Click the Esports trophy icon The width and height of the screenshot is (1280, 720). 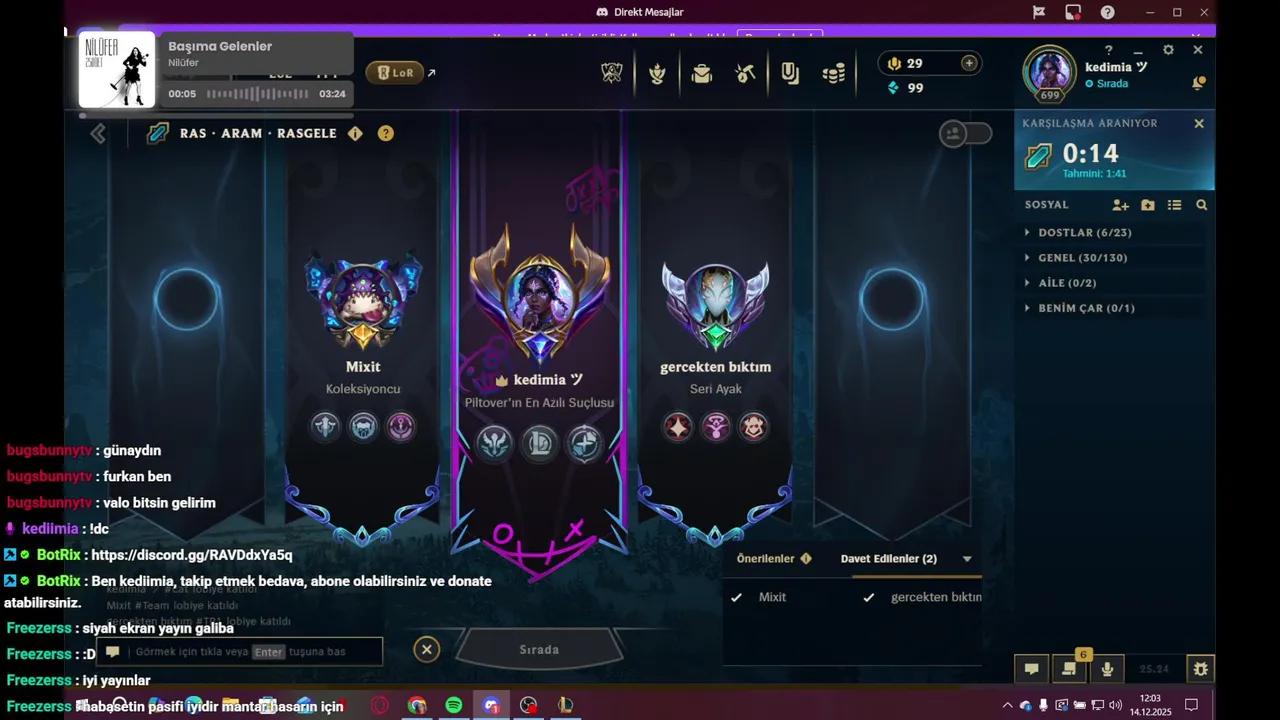point(612,72)
